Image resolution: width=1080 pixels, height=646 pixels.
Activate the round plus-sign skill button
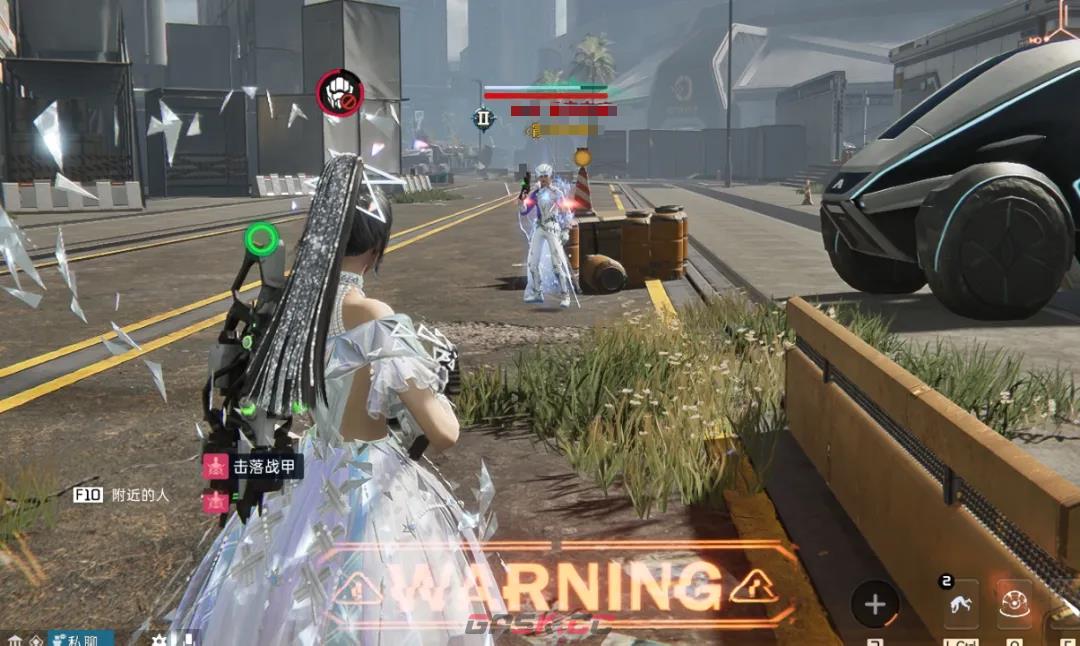(875, 604)
